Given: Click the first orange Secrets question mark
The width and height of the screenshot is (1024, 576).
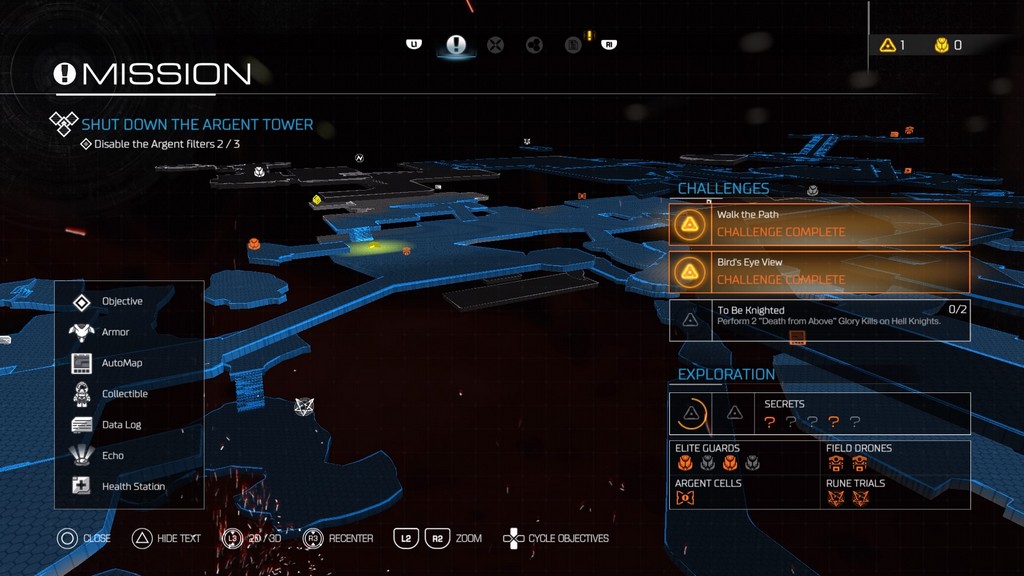Looking at the screenshot, I should click(770, 422).
